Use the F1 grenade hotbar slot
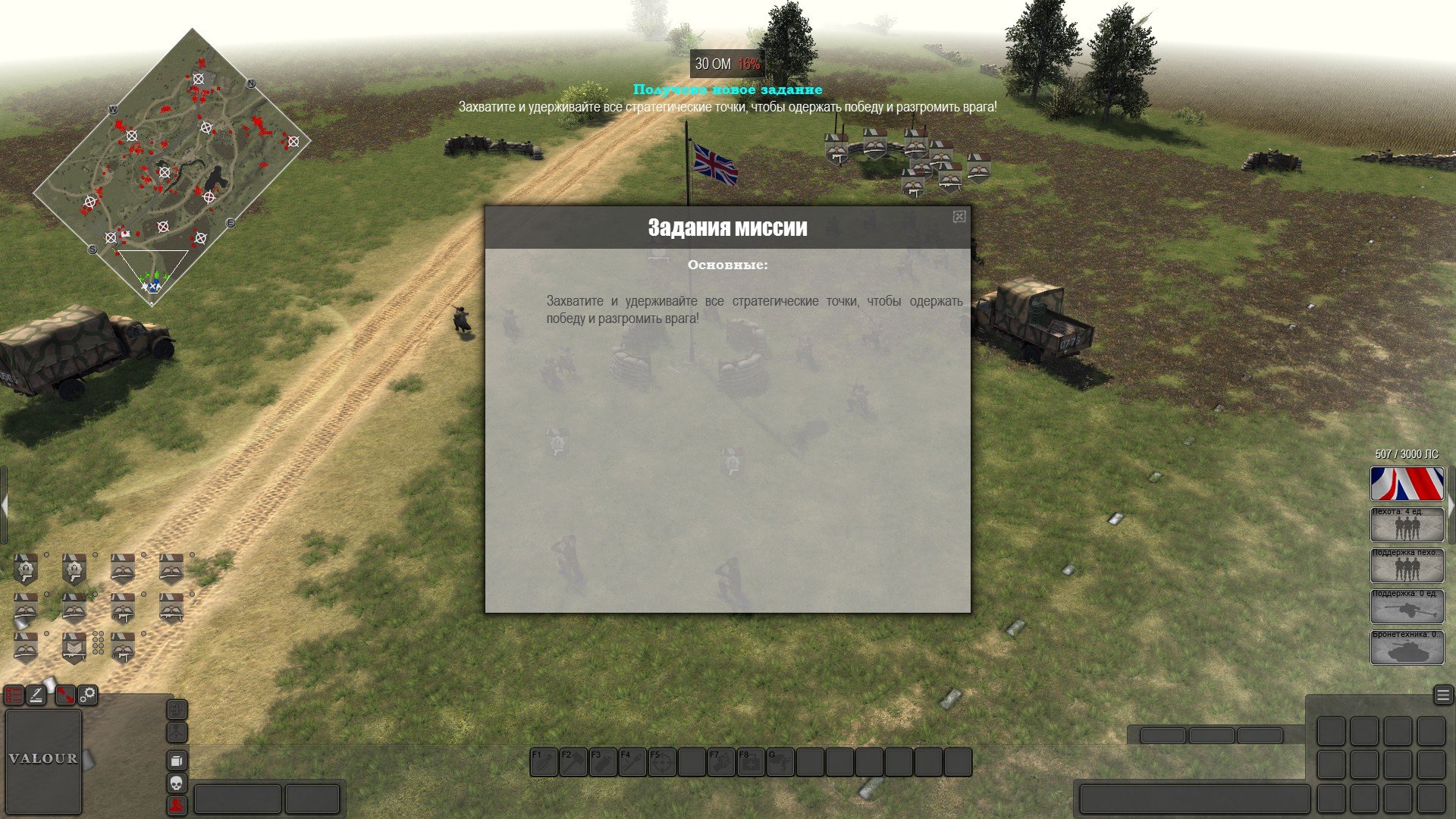1456x819 pixels. 544,762
